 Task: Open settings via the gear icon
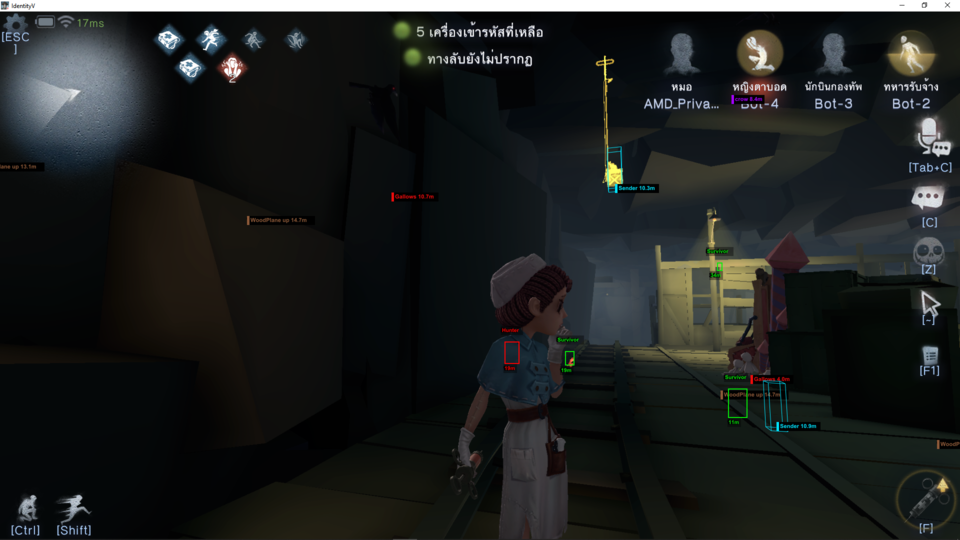tap(15, 23)
